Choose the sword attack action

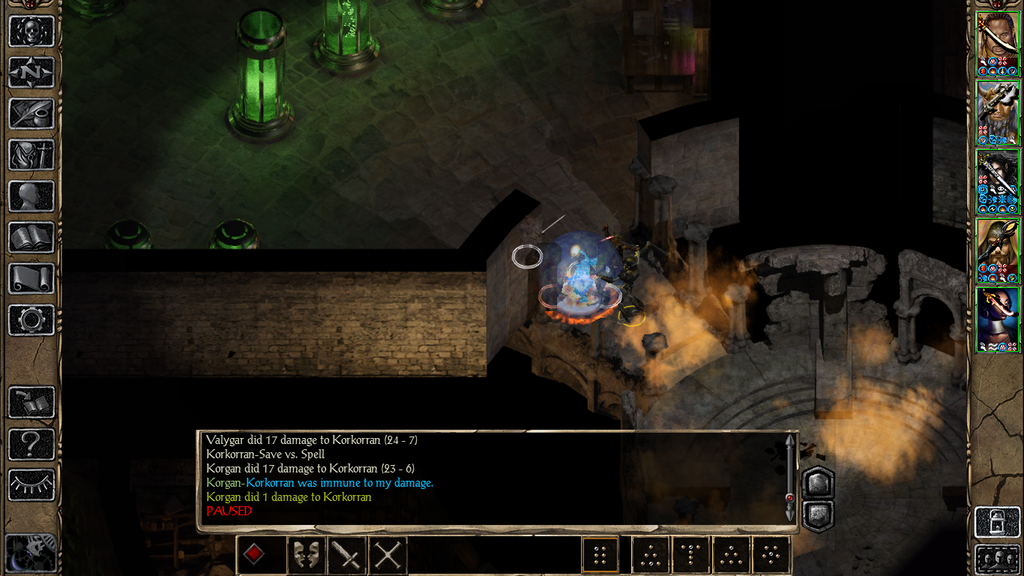point(346,555)
